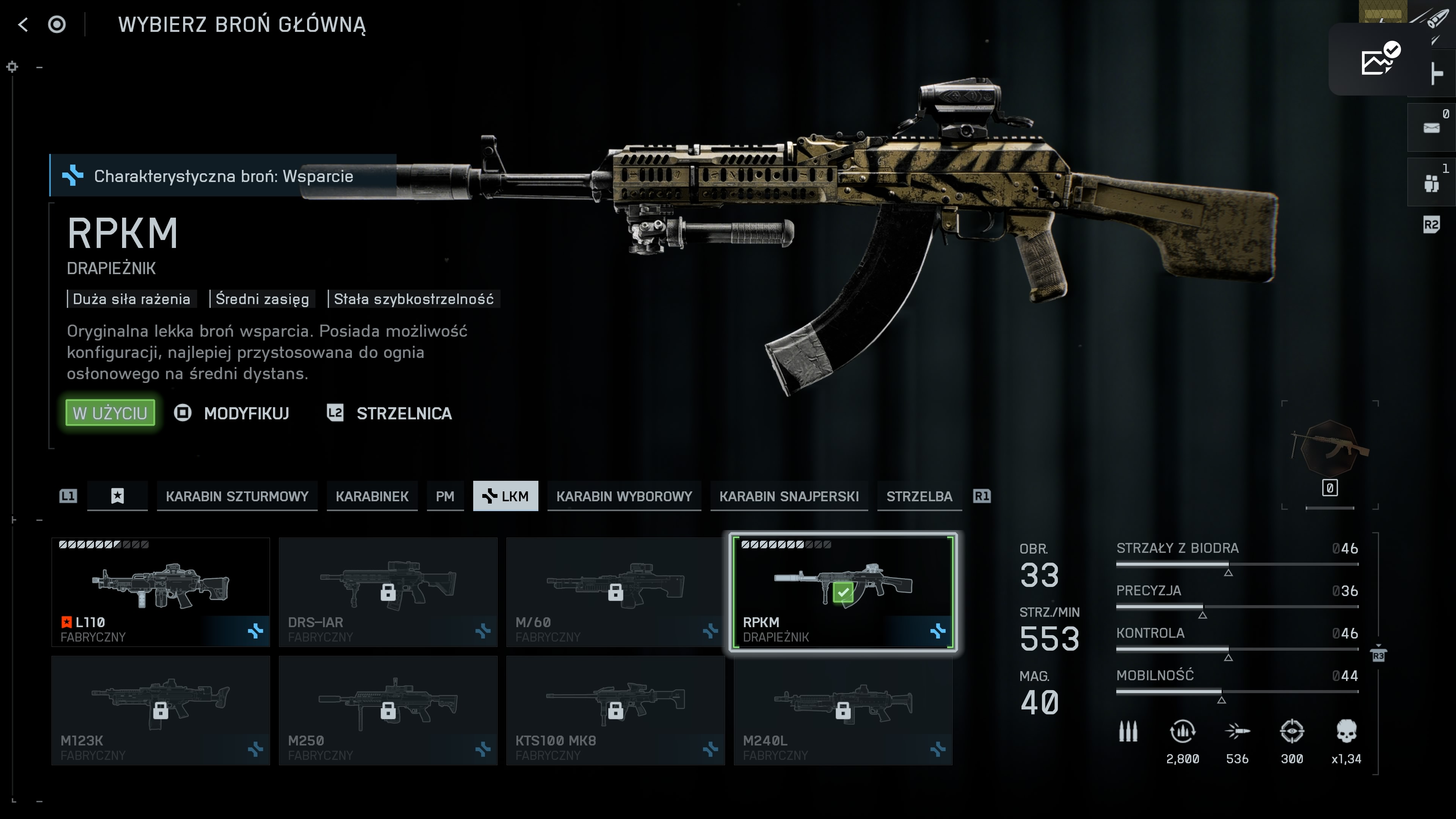Screen dimensions: 1456x819
Task: Select the KTS100 MK8 tile
Action: (615, 710)
